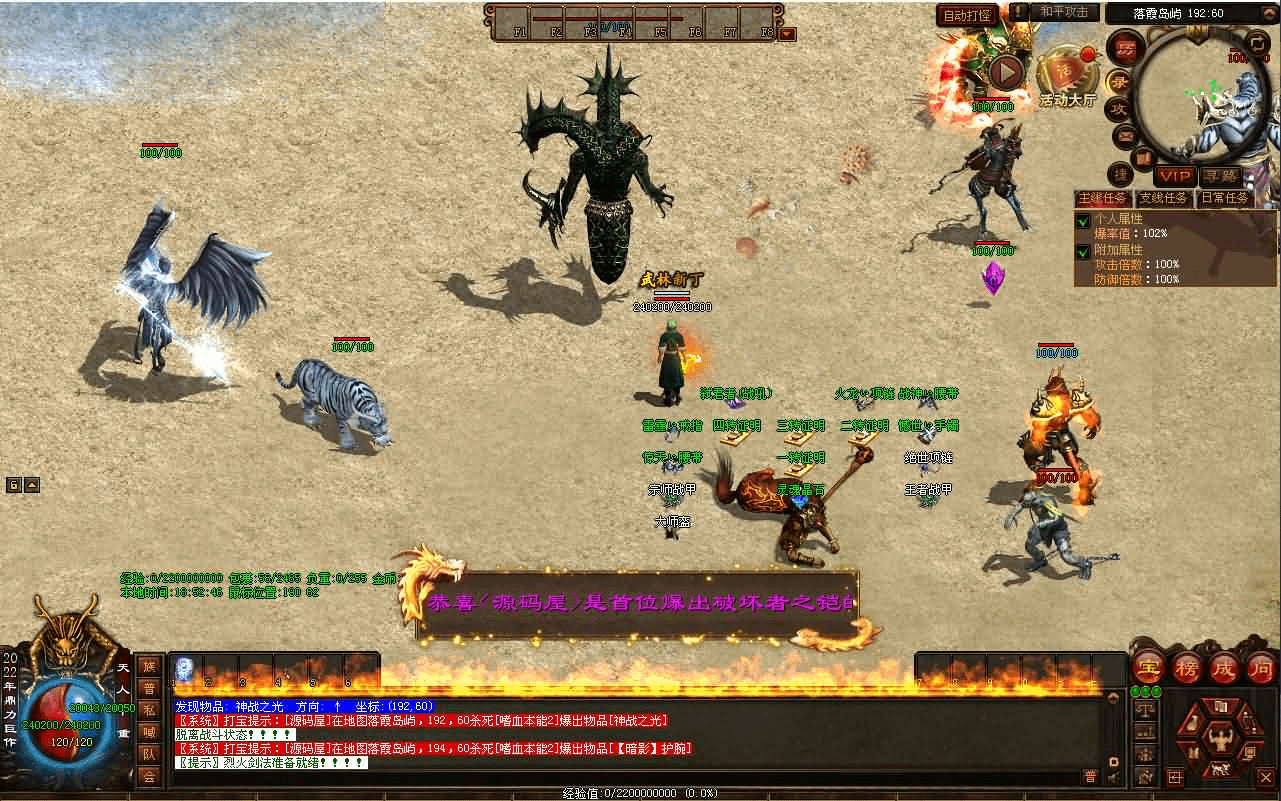Click the round play arrow button
This screenshot has height=801, width=1281.
[x=1006, y=71]
